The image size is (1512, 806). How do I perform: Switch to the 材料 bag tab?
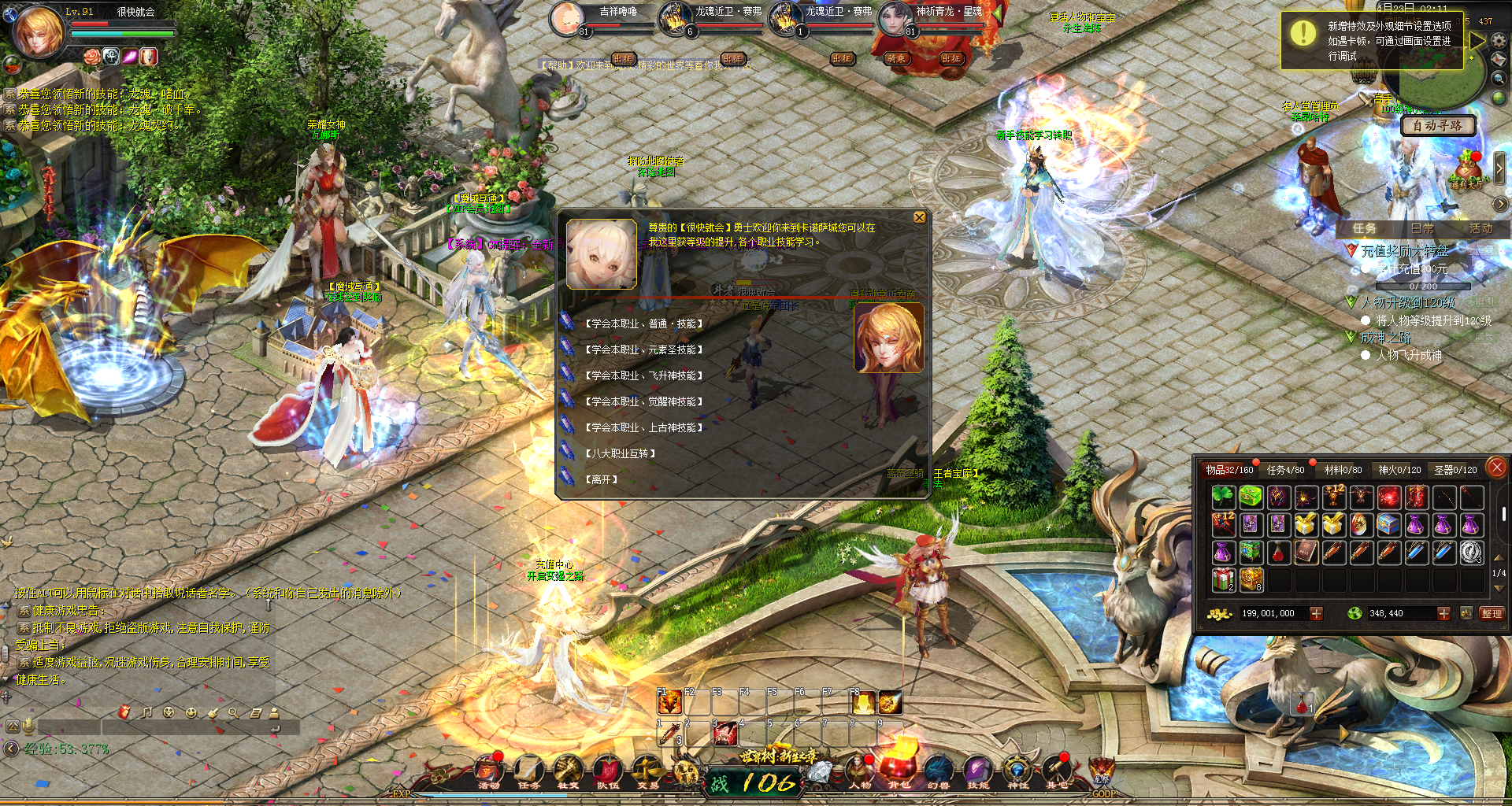[x=1343, y=470]
